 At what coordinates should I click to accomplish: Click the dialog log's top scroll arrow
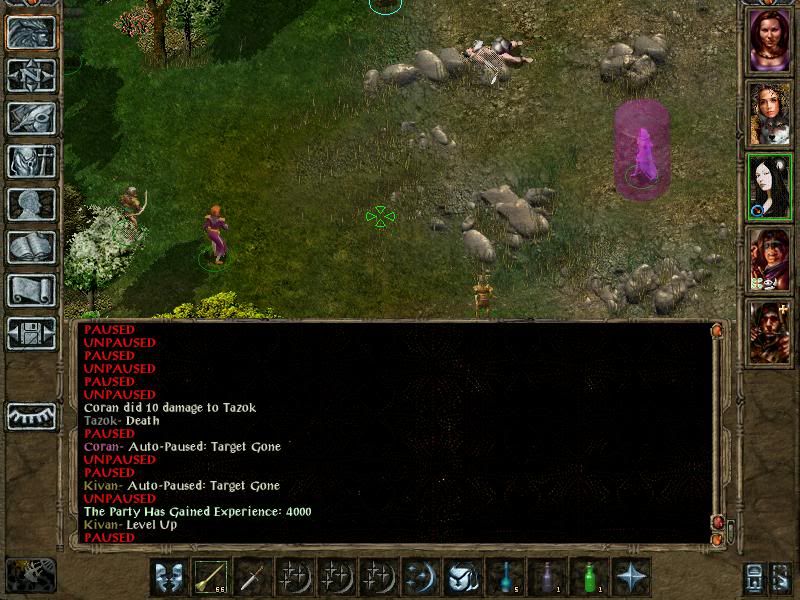(x=717, y=331)
